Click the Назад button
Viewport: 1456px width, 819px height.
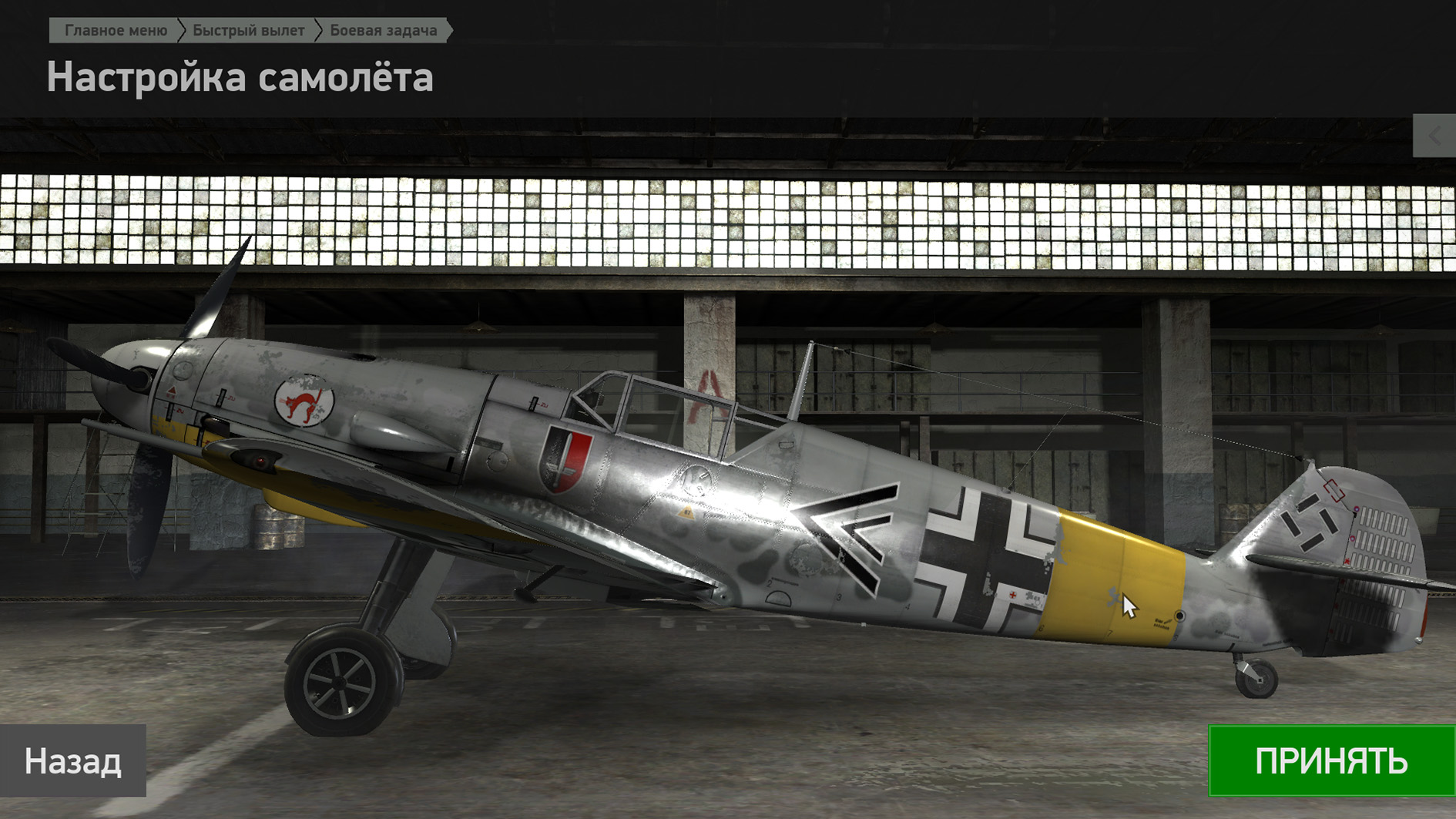(x=73, y=760)
